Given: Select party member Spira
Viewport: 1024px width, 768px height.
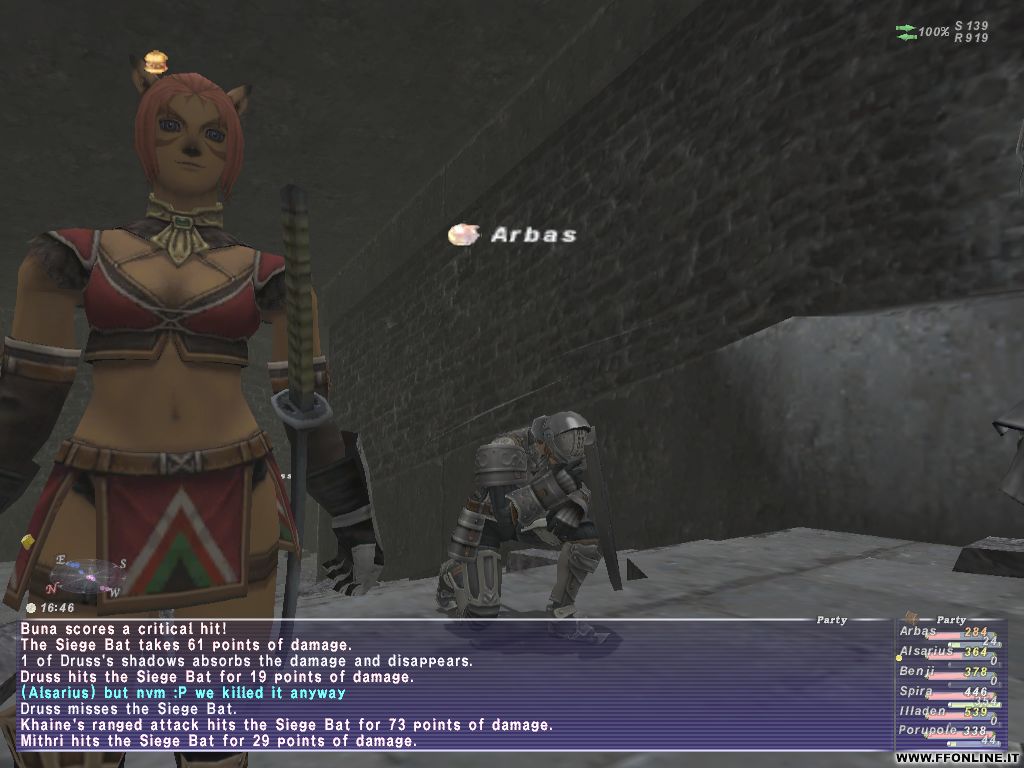Looking at the screenshot, I should [x=917, y=691].
